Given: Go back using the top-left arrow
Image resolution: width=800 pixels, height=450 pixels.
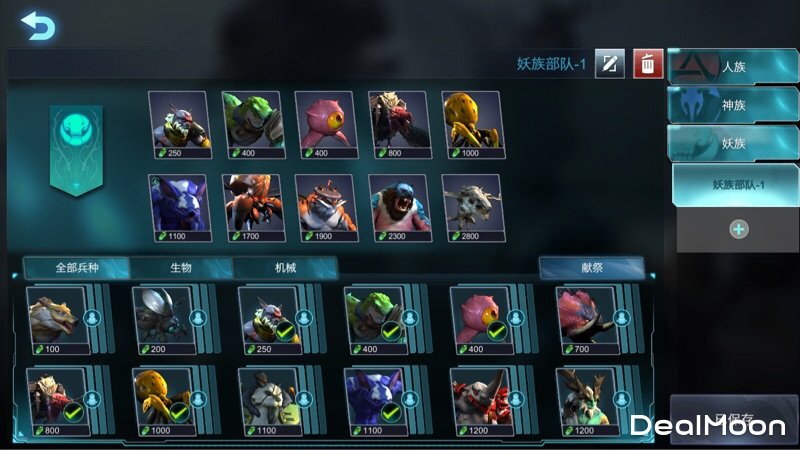Looking at the screenshot, I should coord(37,26).
